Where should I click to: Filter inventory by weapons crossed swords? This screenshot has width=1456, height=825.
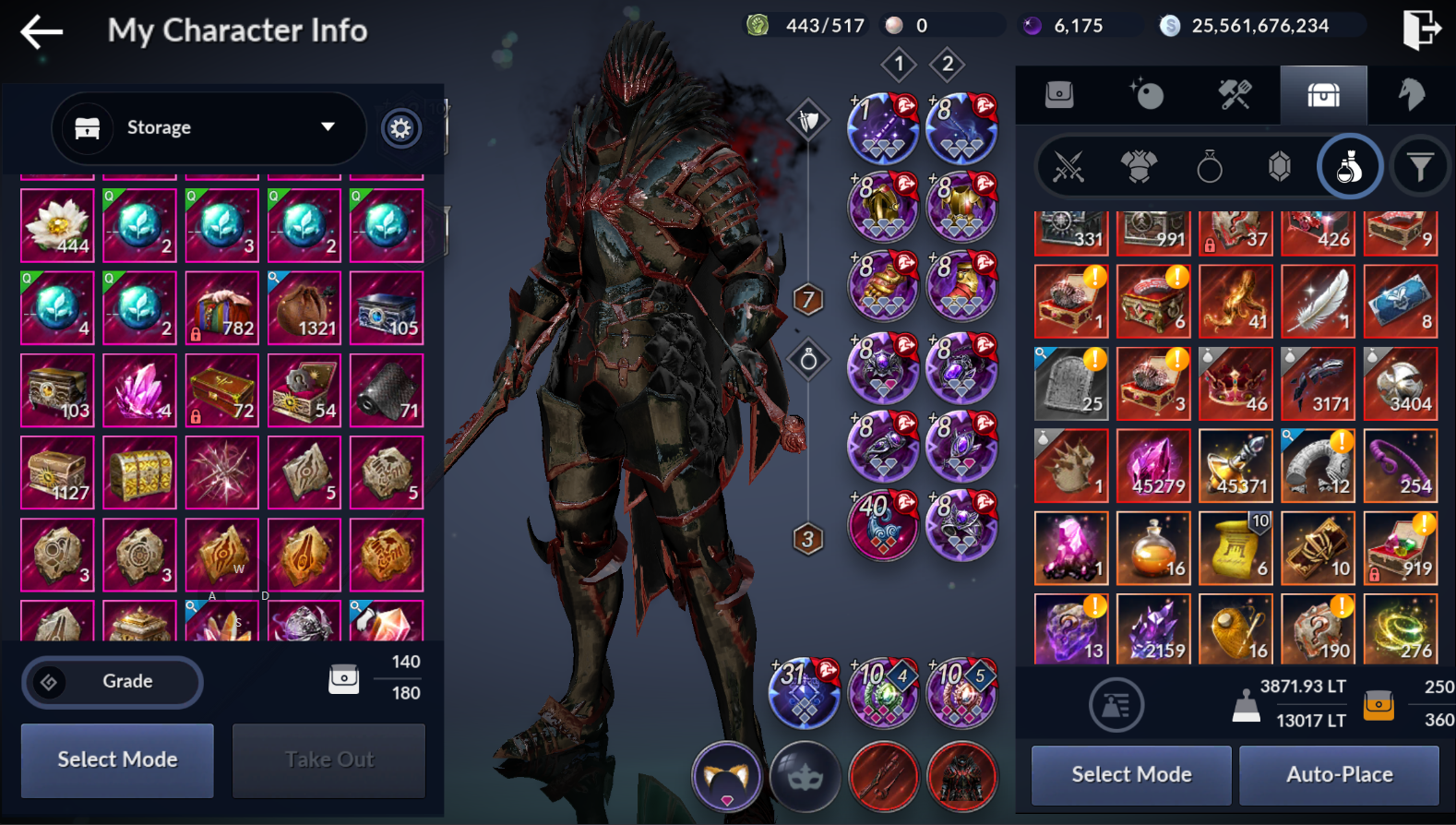[1068, 167]
